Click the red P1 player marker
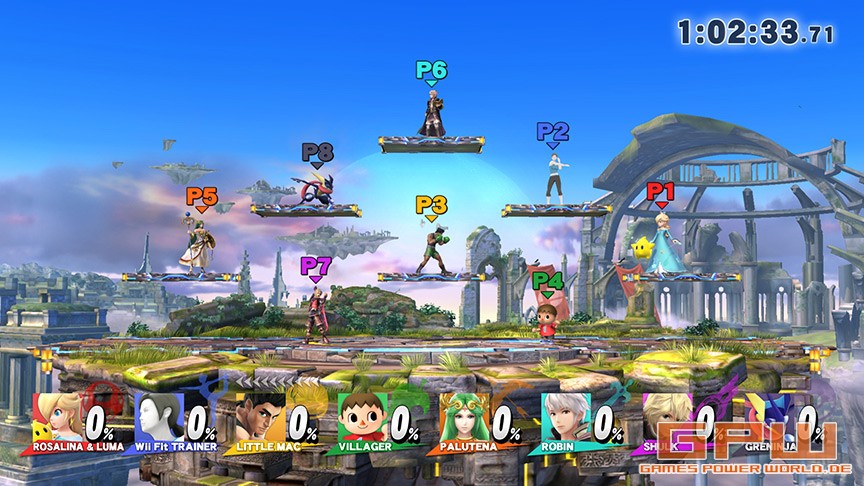The image size is (864, 486). [x=661, y=192]
